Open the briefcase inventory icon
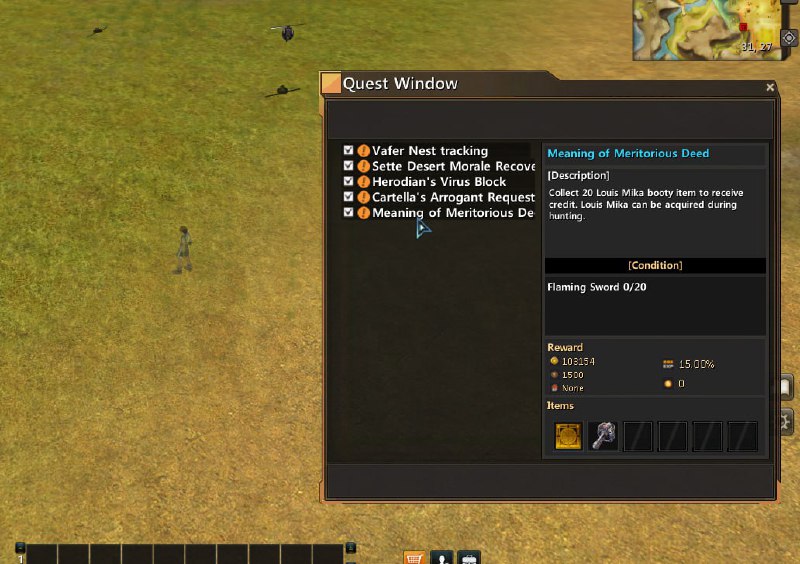Viewport: 800px width, 564px height. click(x=468, y=557)
